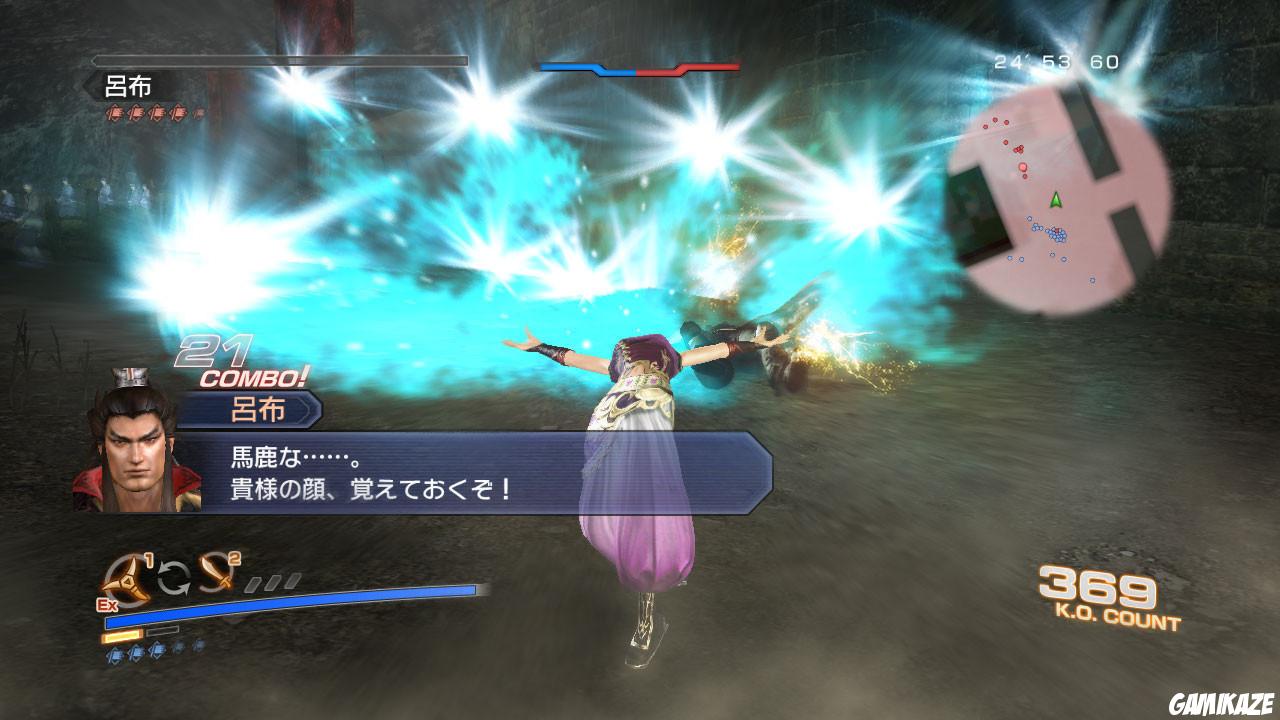Toggle the third grey dash charge indicator
This screenshot has height=720, width=1280.
[x=291, y=581]
